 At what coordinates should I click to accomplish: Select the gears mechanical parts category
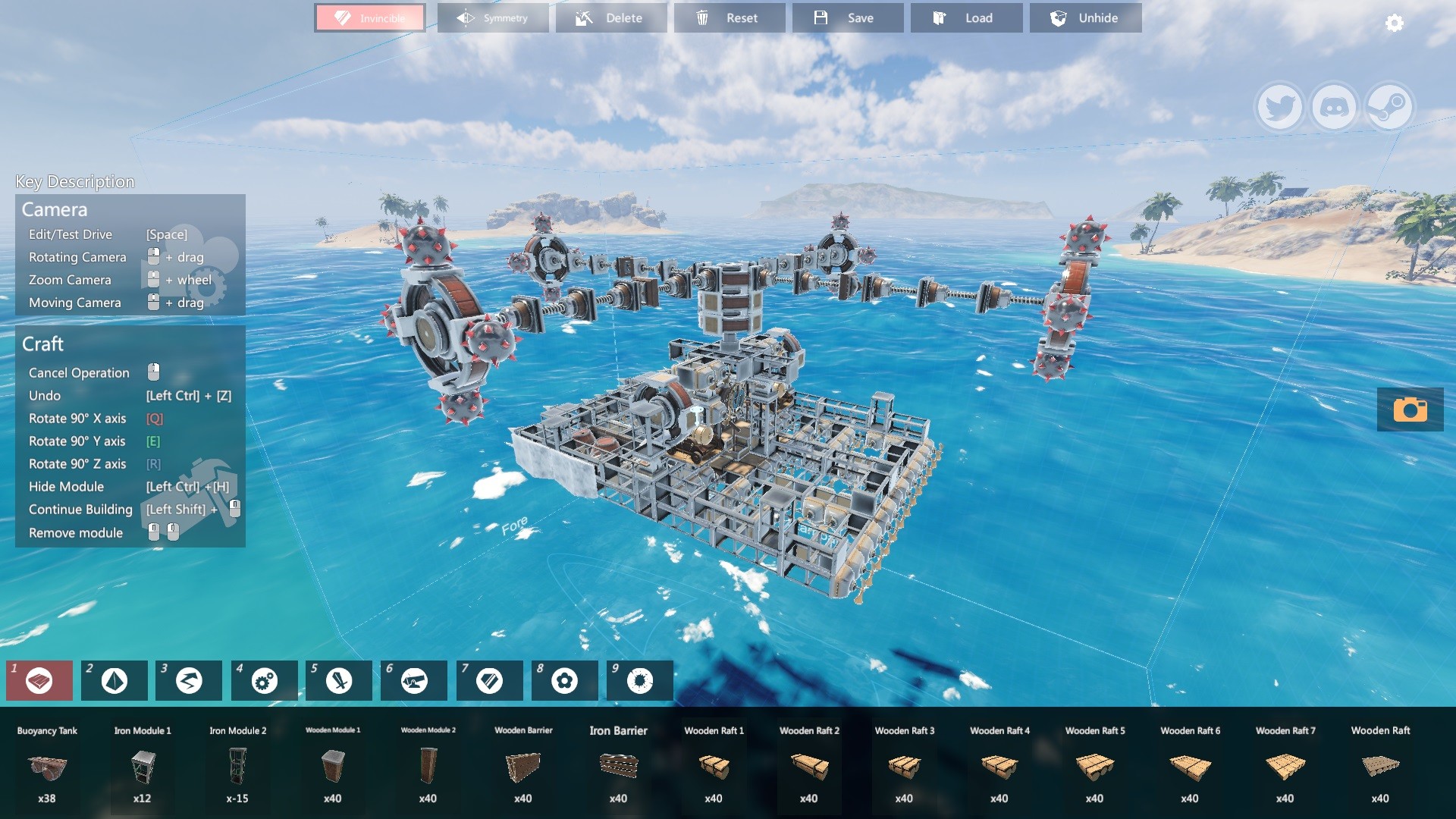click(x=263, y=680)
